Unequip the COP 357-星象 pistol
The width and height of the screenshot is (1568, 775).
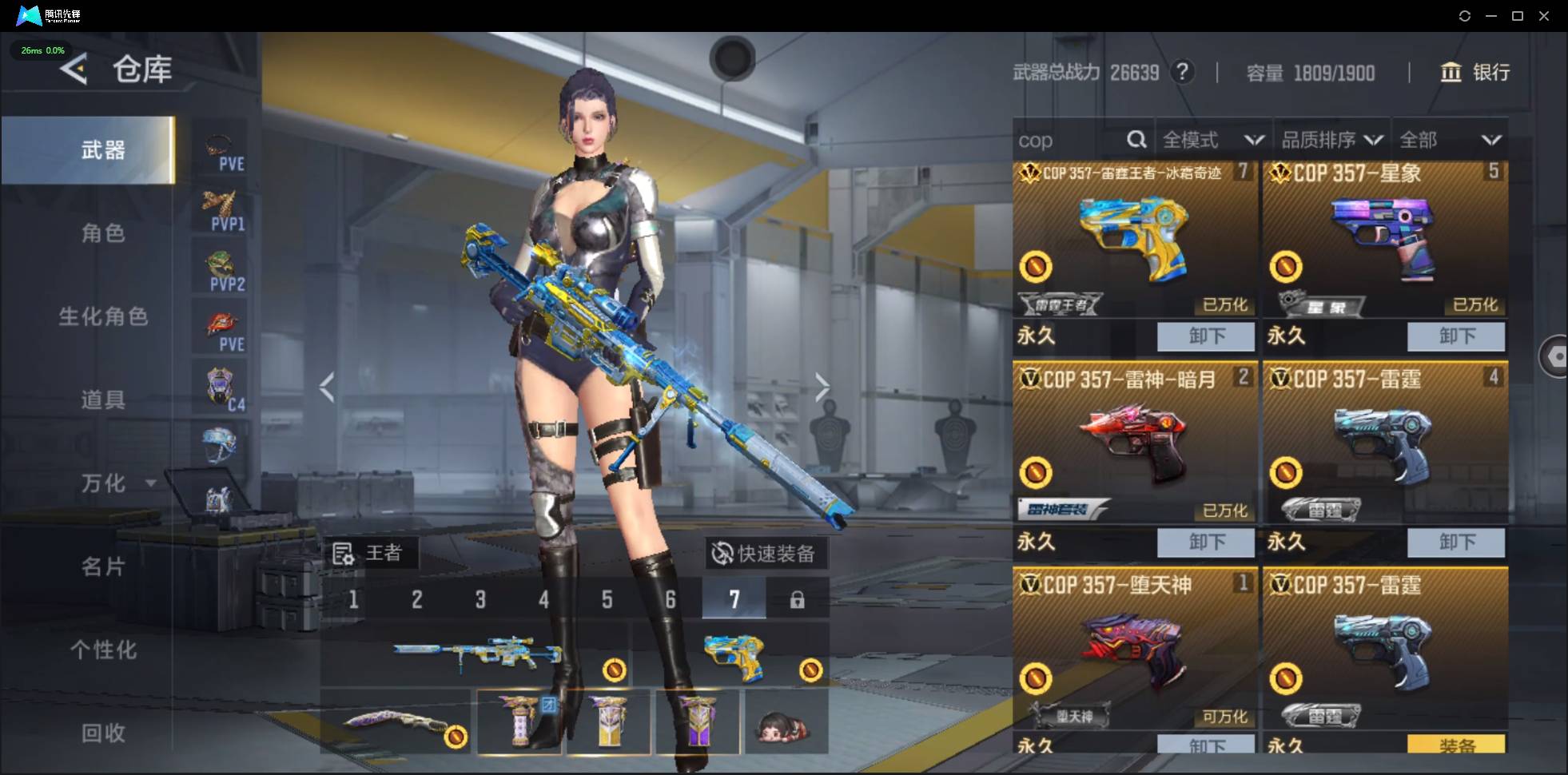(1455, 336)
